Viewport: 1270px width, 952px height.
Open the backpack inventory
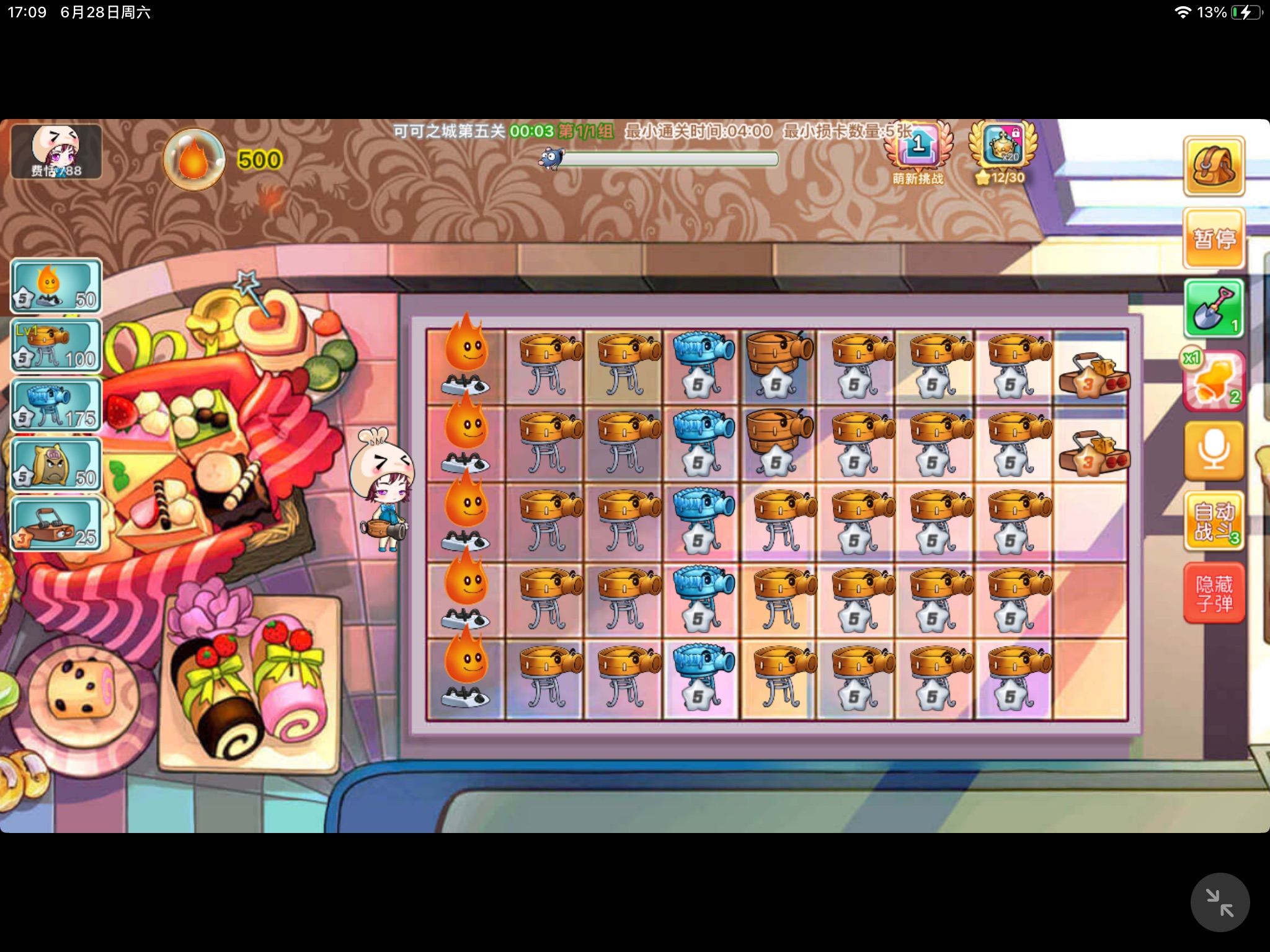coord(1214,166)
